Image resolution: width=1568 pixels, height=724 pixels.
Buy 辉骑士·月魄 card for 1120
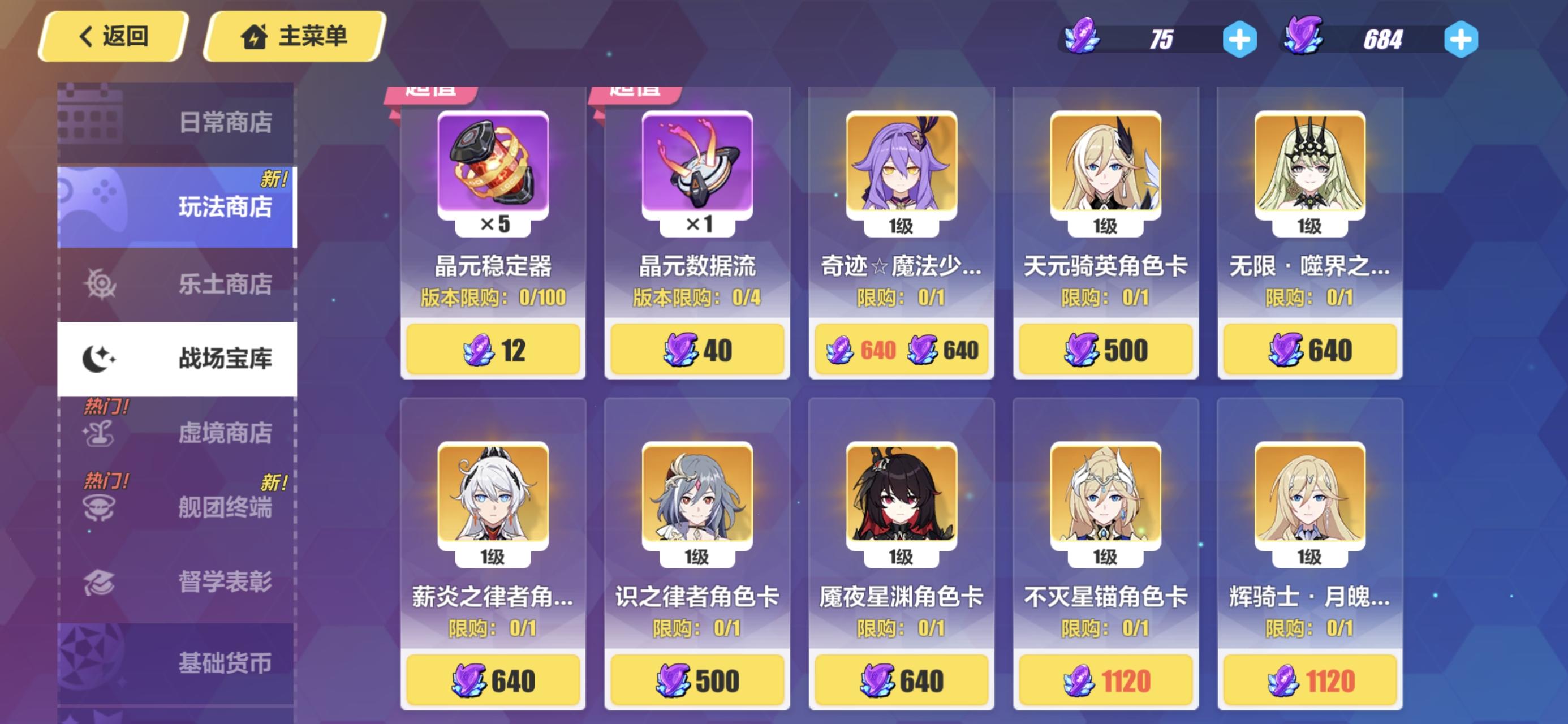pos(1310,680)
